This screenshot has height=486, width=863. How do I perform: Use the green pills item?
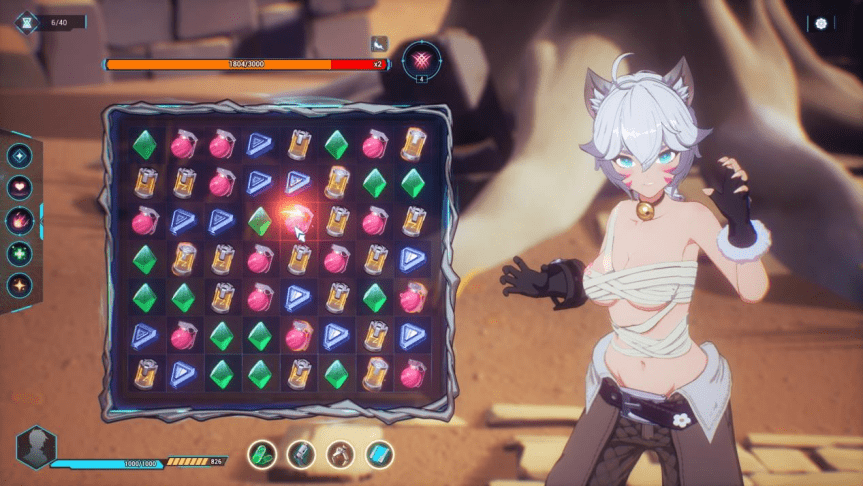click(x=262, y=454)
